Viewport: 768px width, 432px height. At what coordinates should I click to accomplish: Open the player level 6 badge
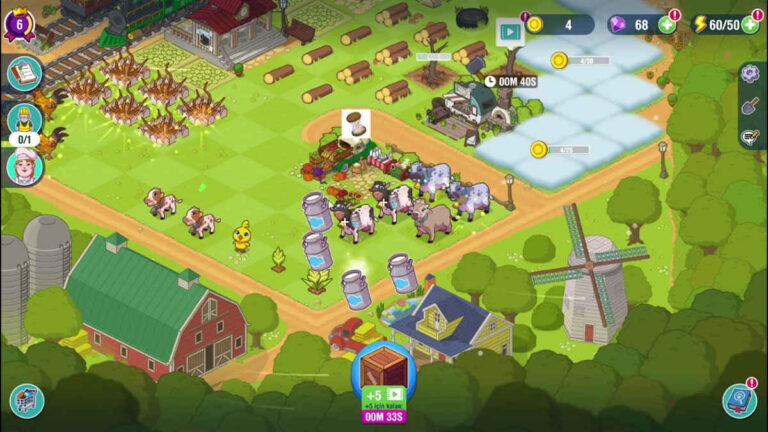20,23
